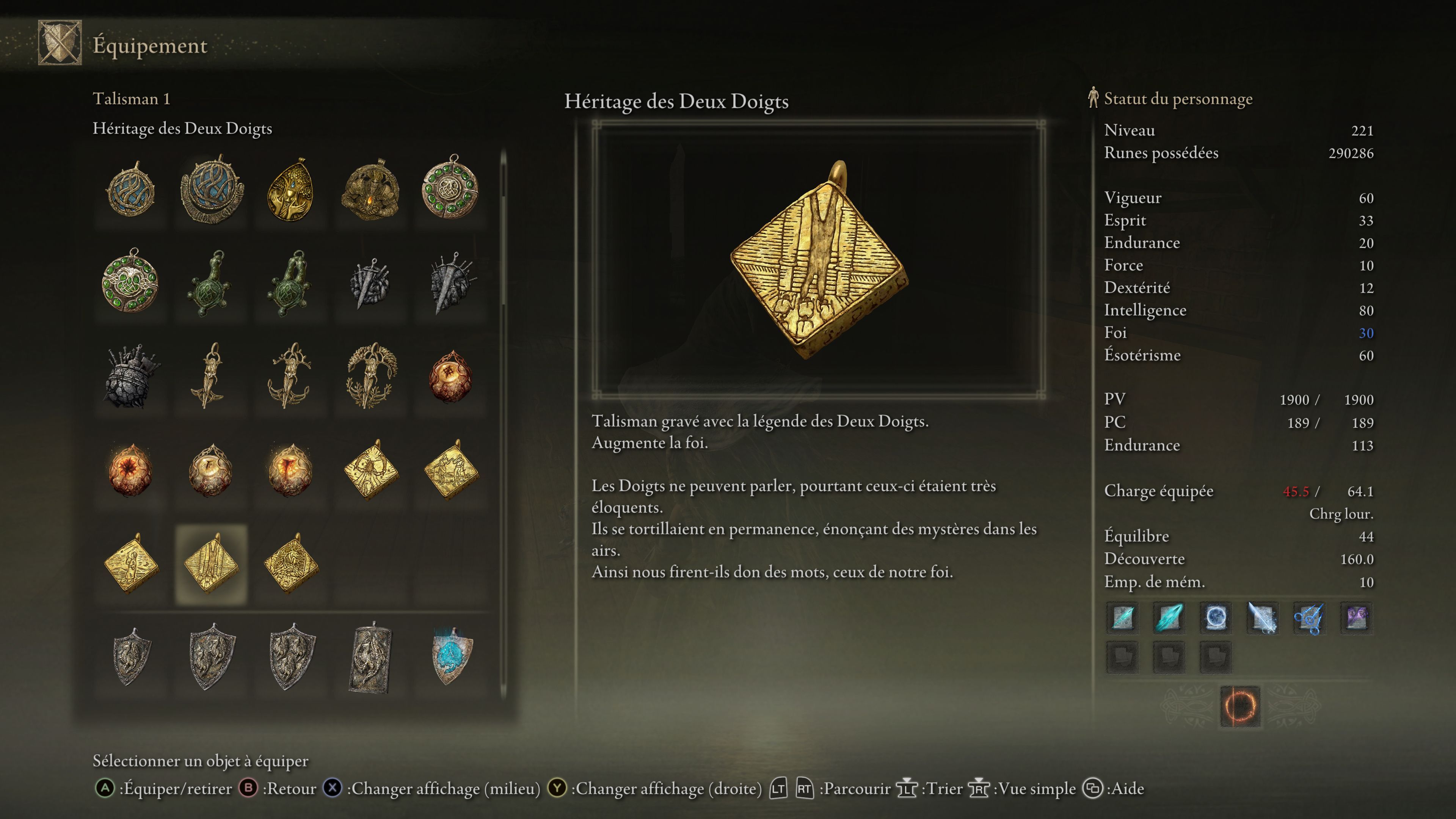The image size is (1456, 819).
Task: Click the fiery Great Rune ring icon
Action: coord(1239,706)
